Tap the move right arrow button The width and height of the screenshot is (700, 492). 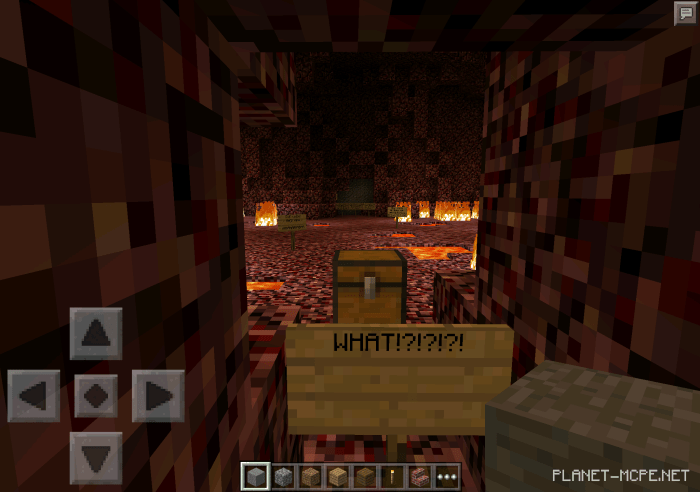click(158, 395)
